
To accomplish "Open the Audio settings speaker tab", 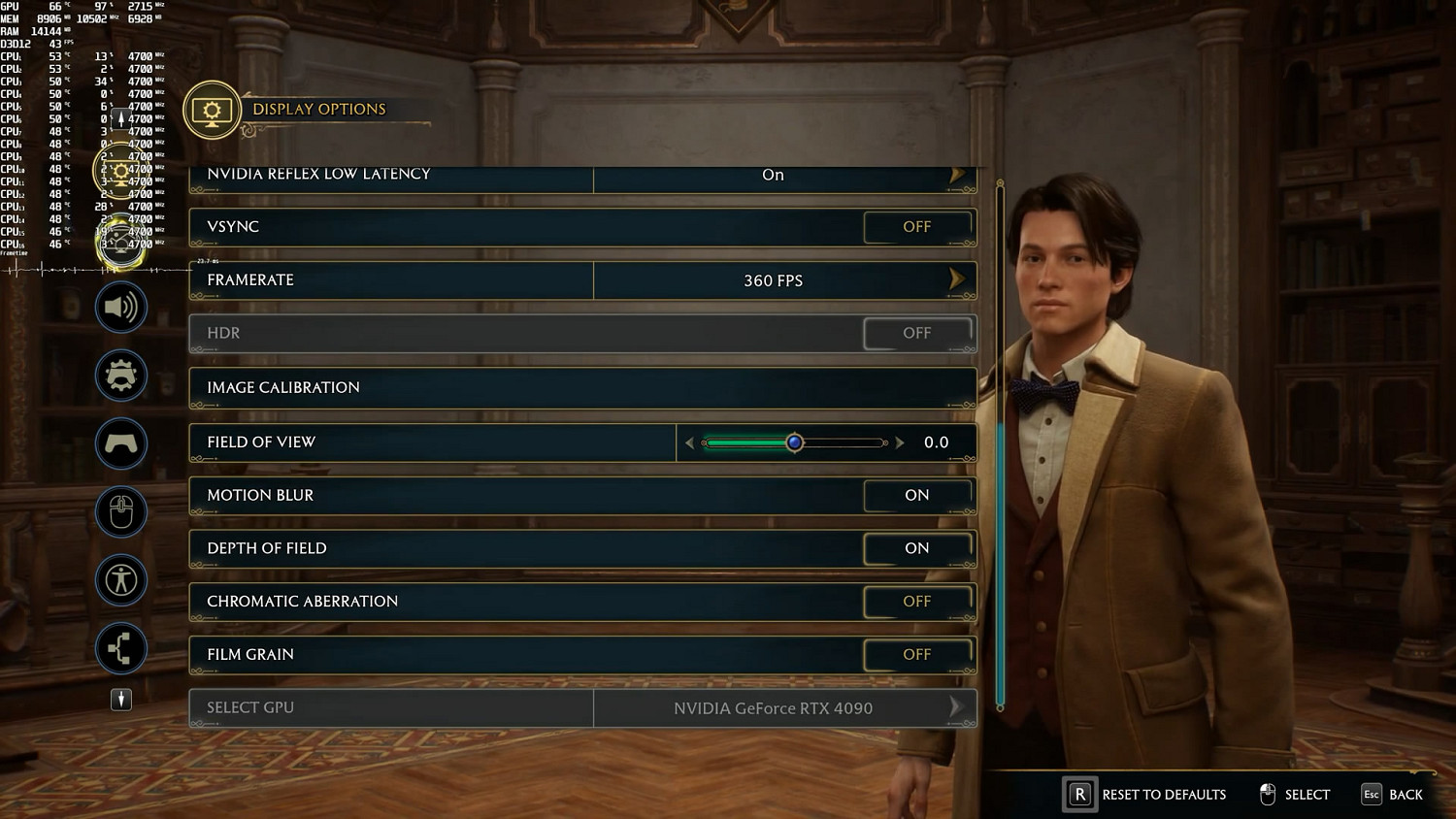I will tap(121, 308).
